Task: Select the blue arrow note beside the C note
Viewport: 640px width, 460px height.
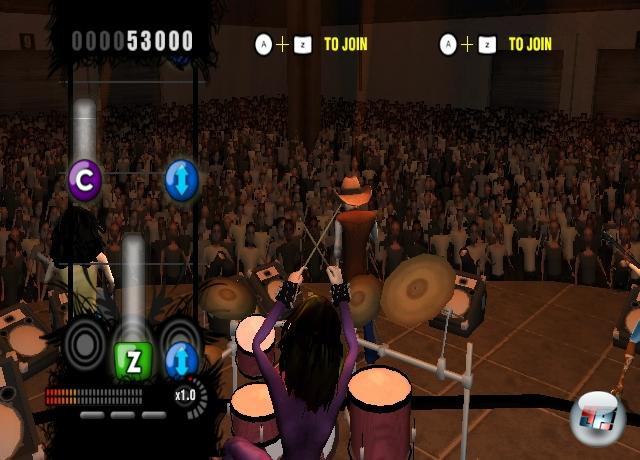Action: 182,180
